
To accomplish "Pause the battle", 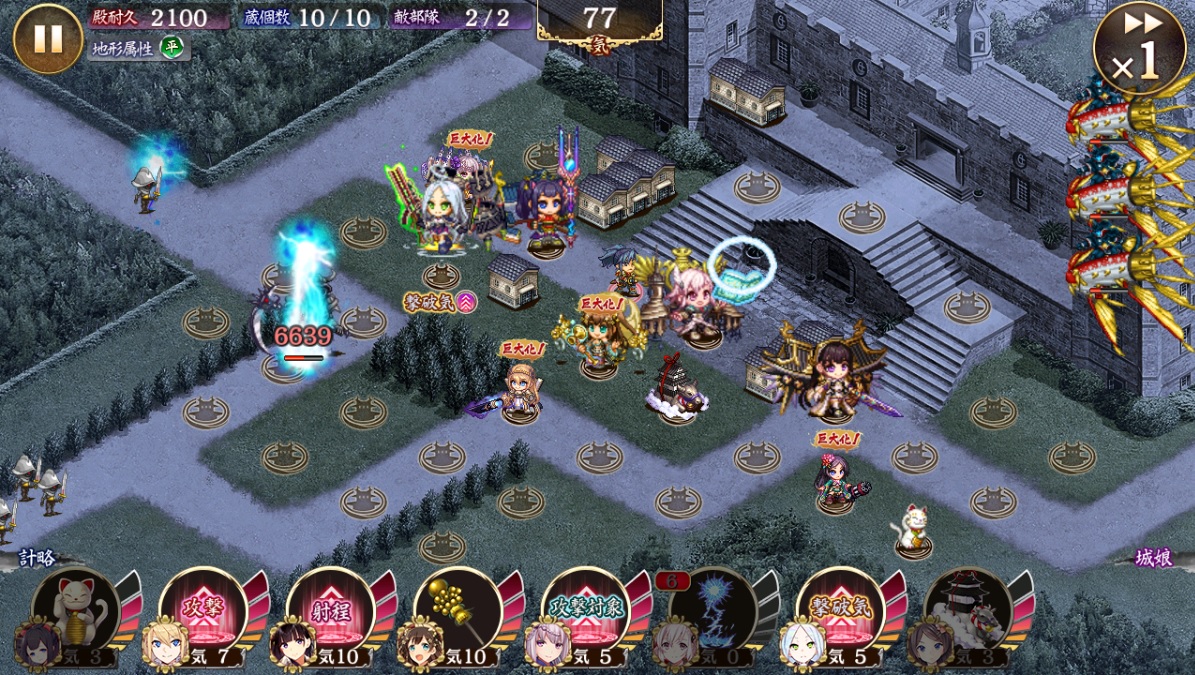I will coord(47,38).
